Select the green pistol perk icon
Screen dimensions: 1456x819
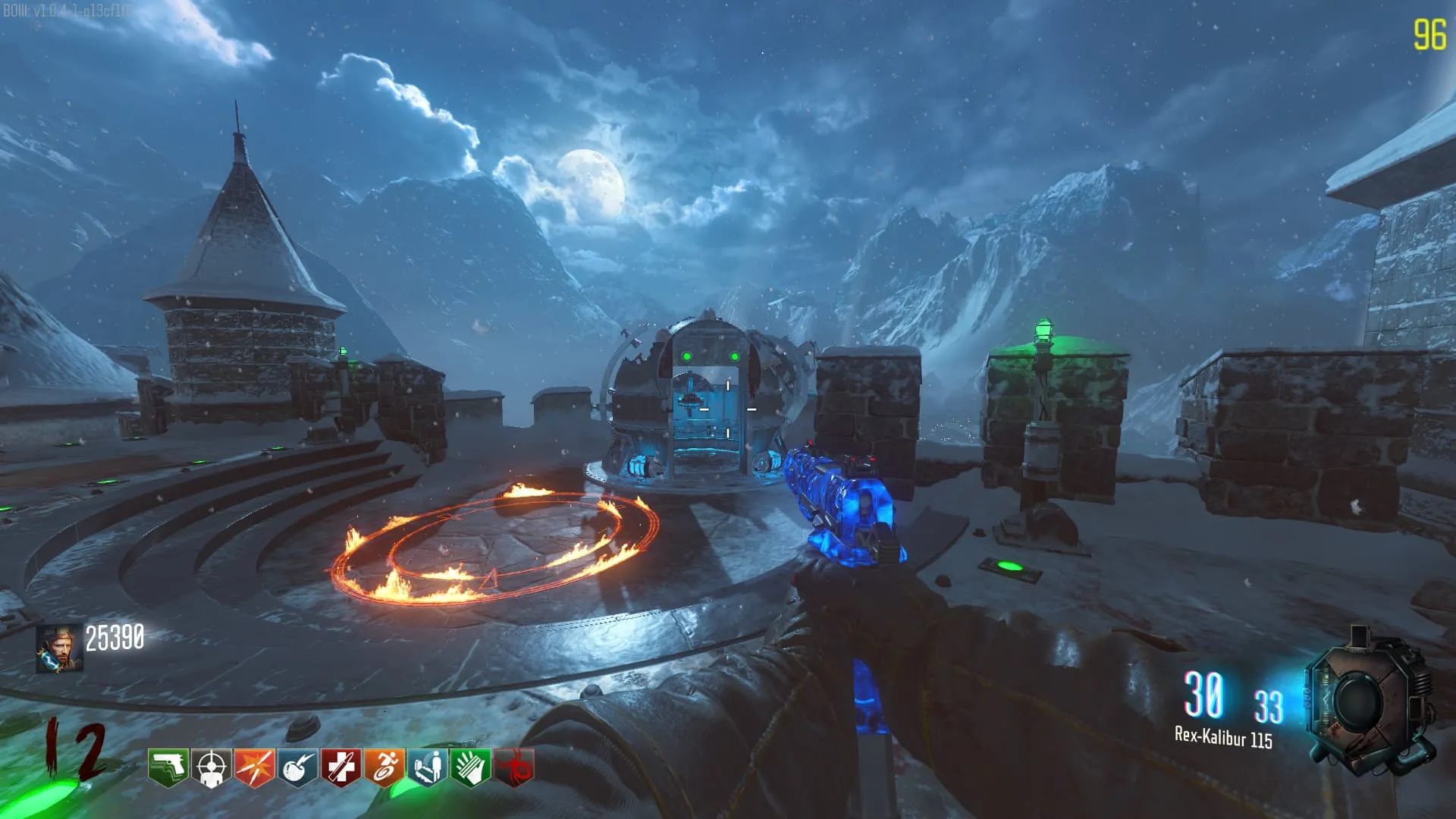168,767
